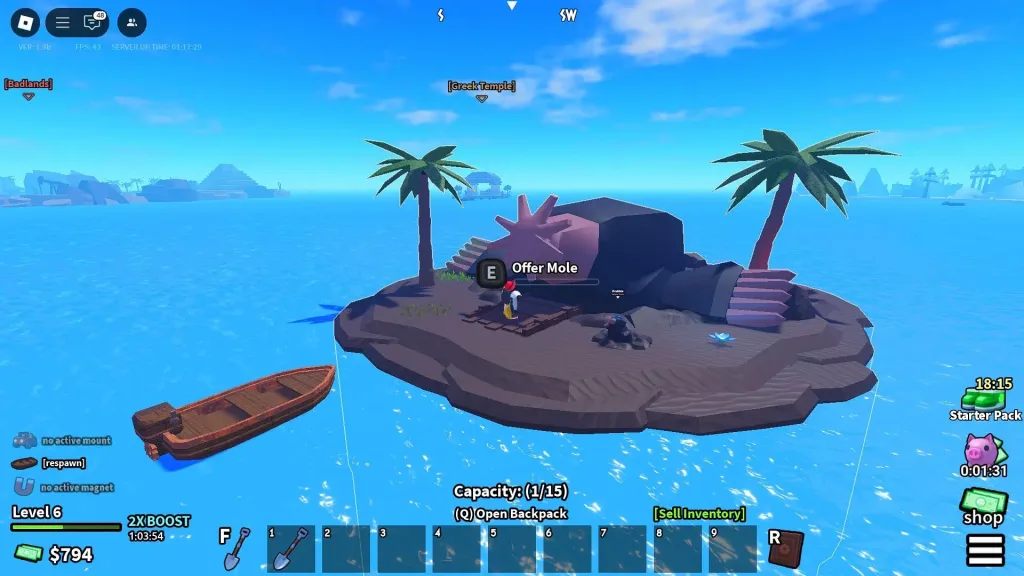The height and width of the screenshot is (576, 1024).
Task: Respawn the boat via the respawn button
Action: point(50,463)
